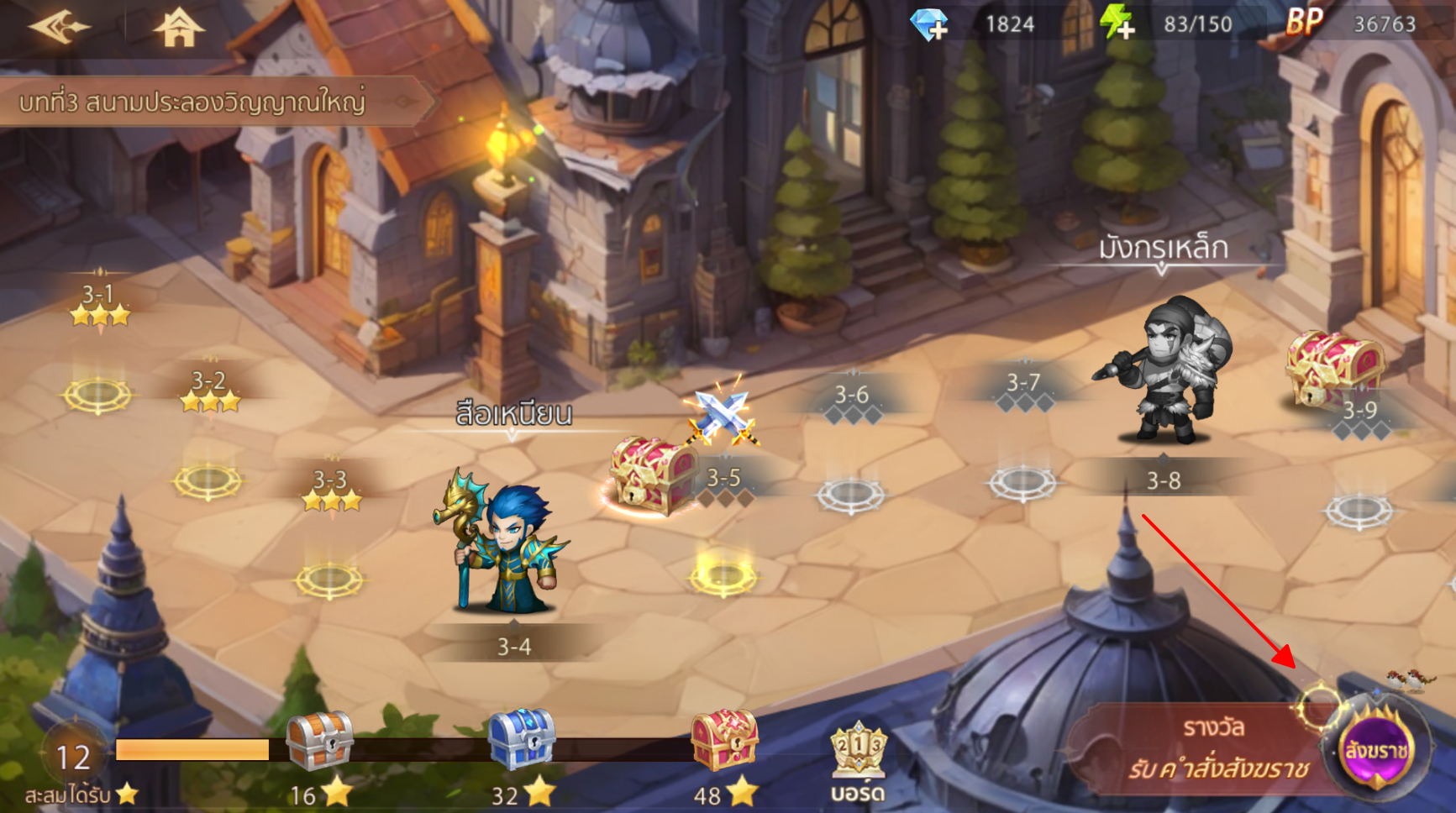Claim the 48-star red chest reward
The image size is (1456, 813).
tap(723, 741)
